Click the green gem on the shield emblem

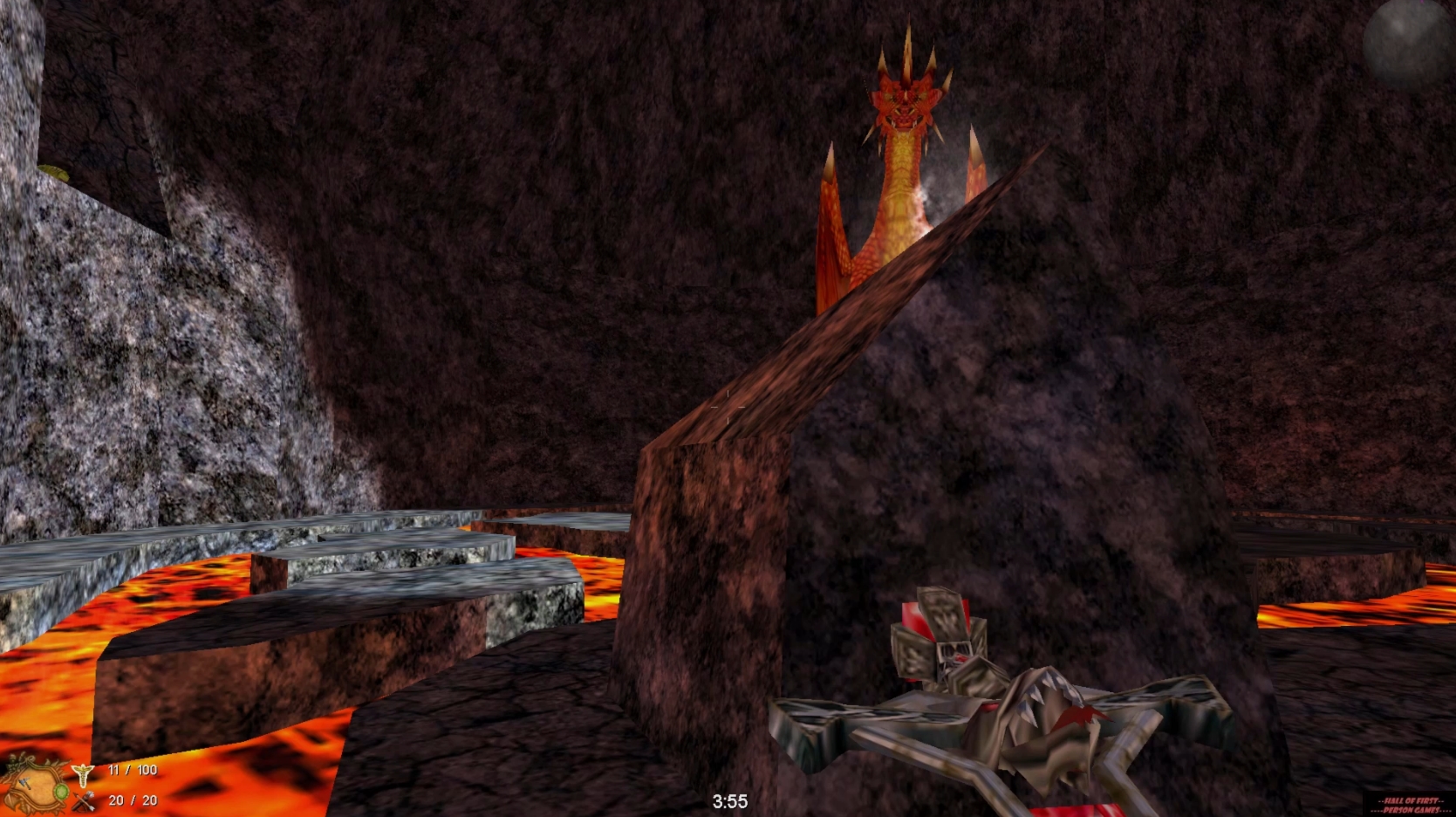point(62,793)
